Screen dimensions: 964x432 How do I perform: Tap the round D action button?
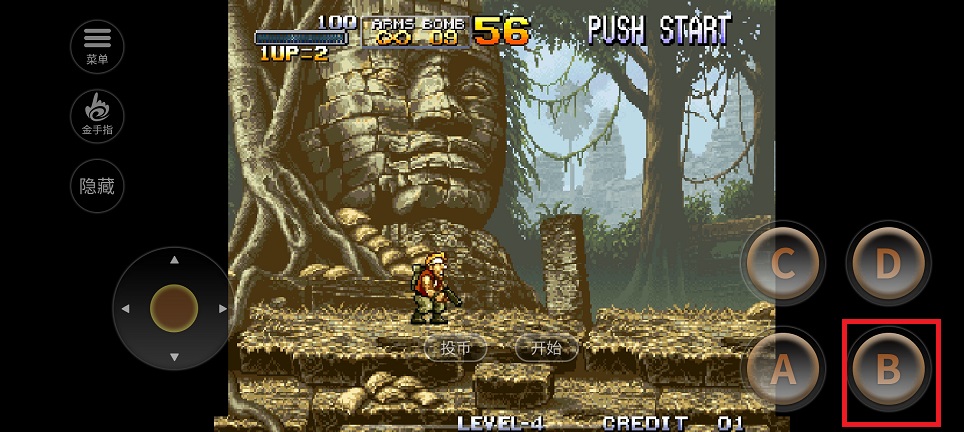(888, 264)
